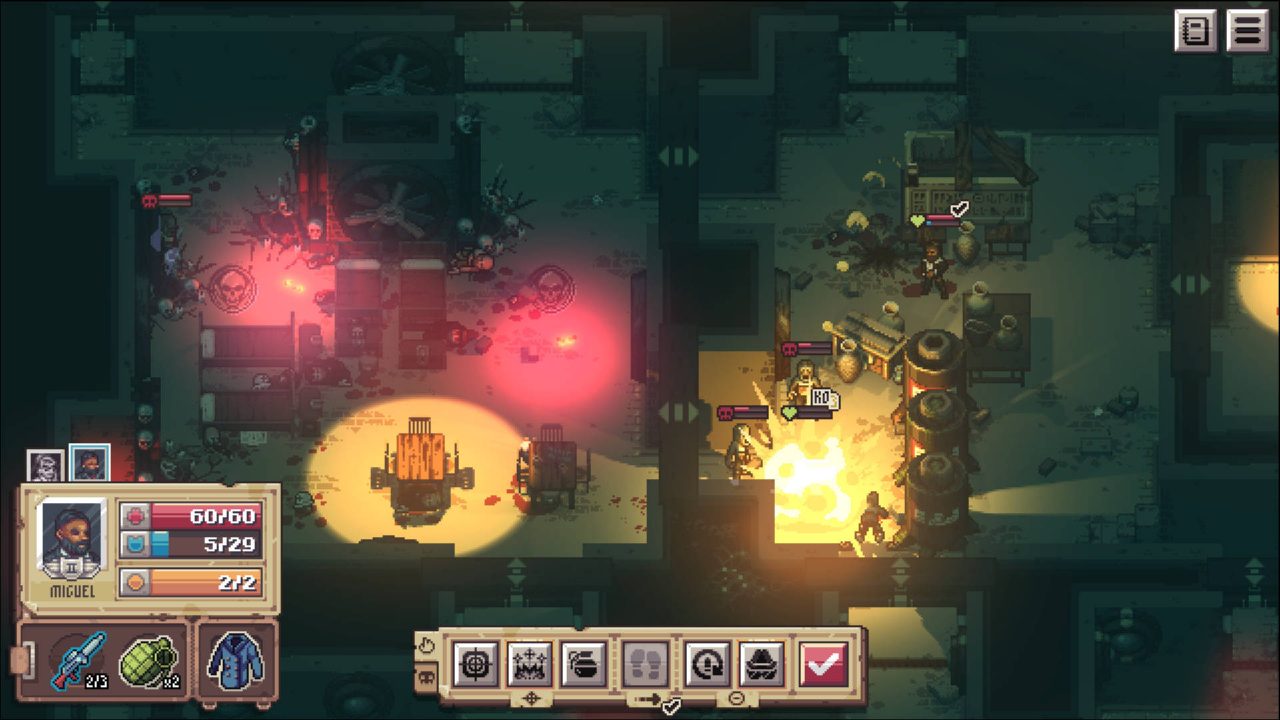Use the grenade throw action

pyautogui.click(x=583, y=663)
